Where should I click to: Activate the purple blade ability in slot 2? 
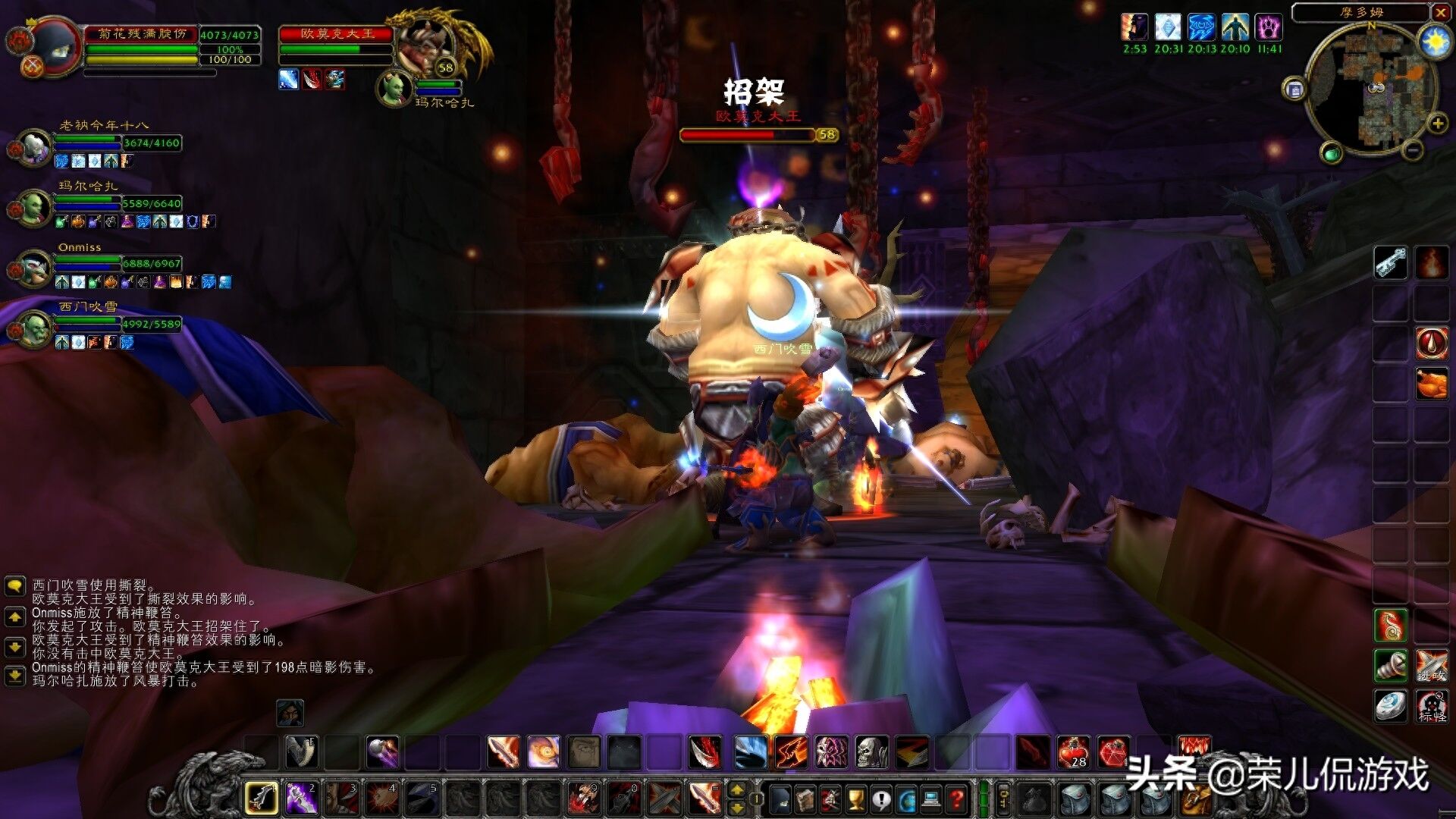click(301, 798)
